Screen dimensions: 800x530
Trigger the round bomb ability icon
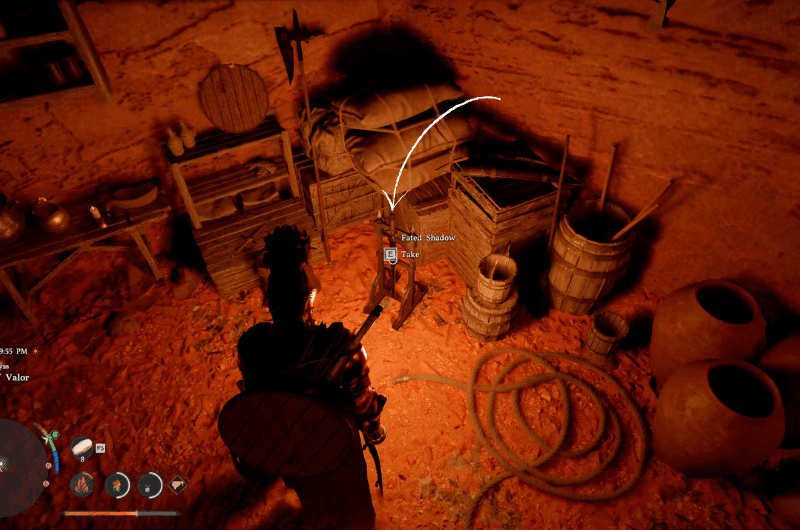149,485
